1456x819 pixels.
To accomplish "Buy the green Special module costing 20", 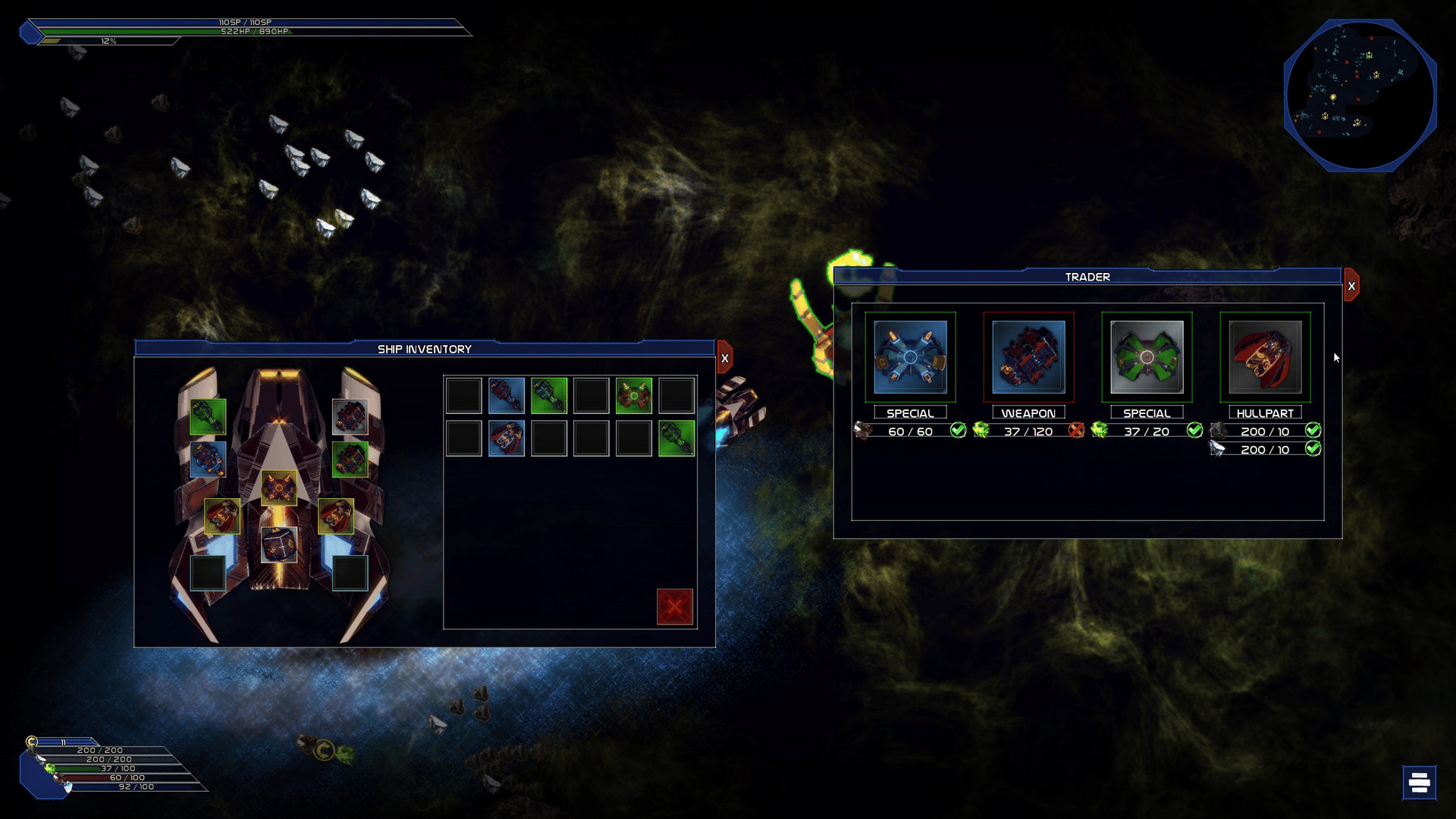I will point(1147,357).
